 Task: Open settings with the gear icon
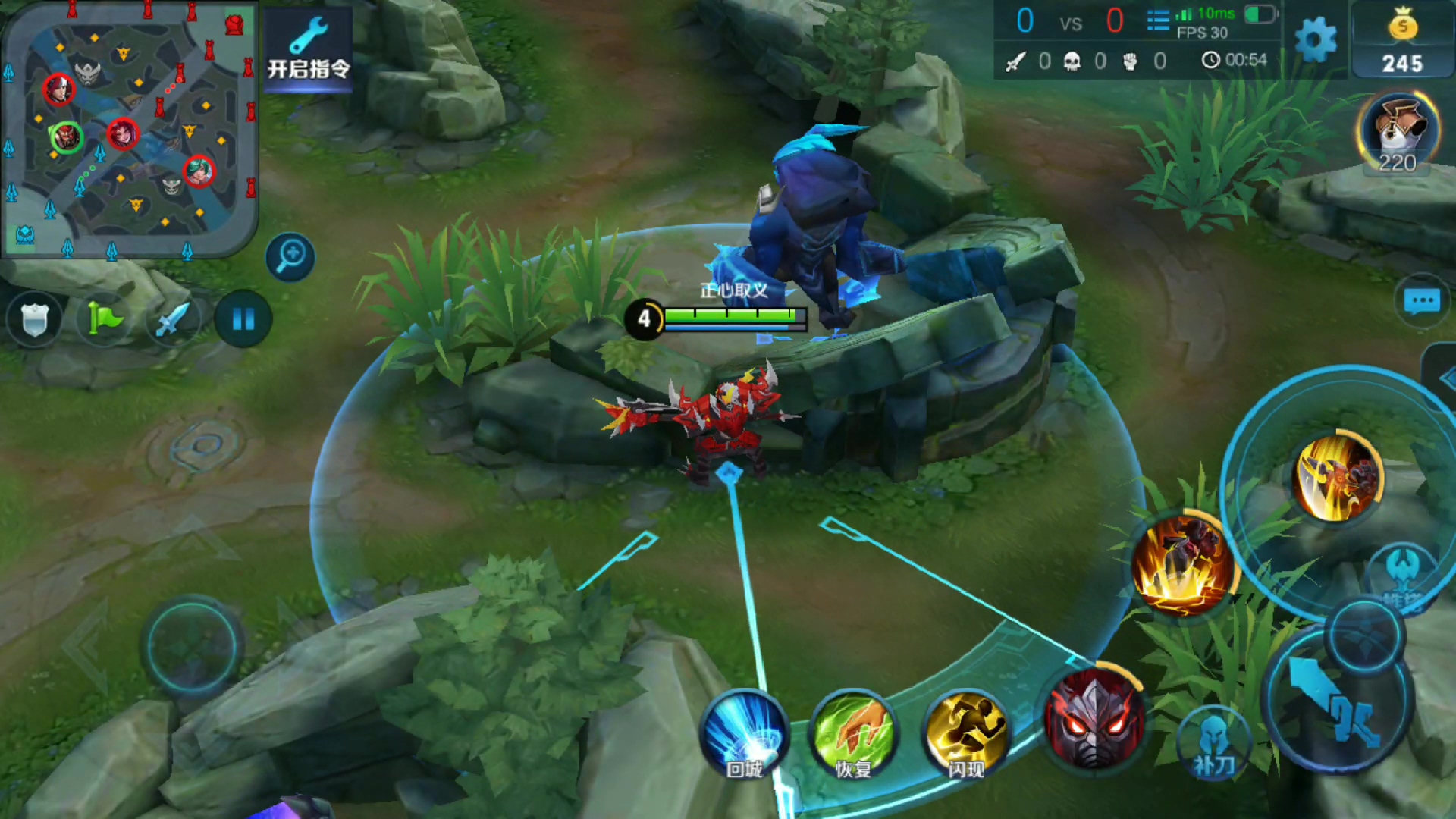[x=1316, y=39]
